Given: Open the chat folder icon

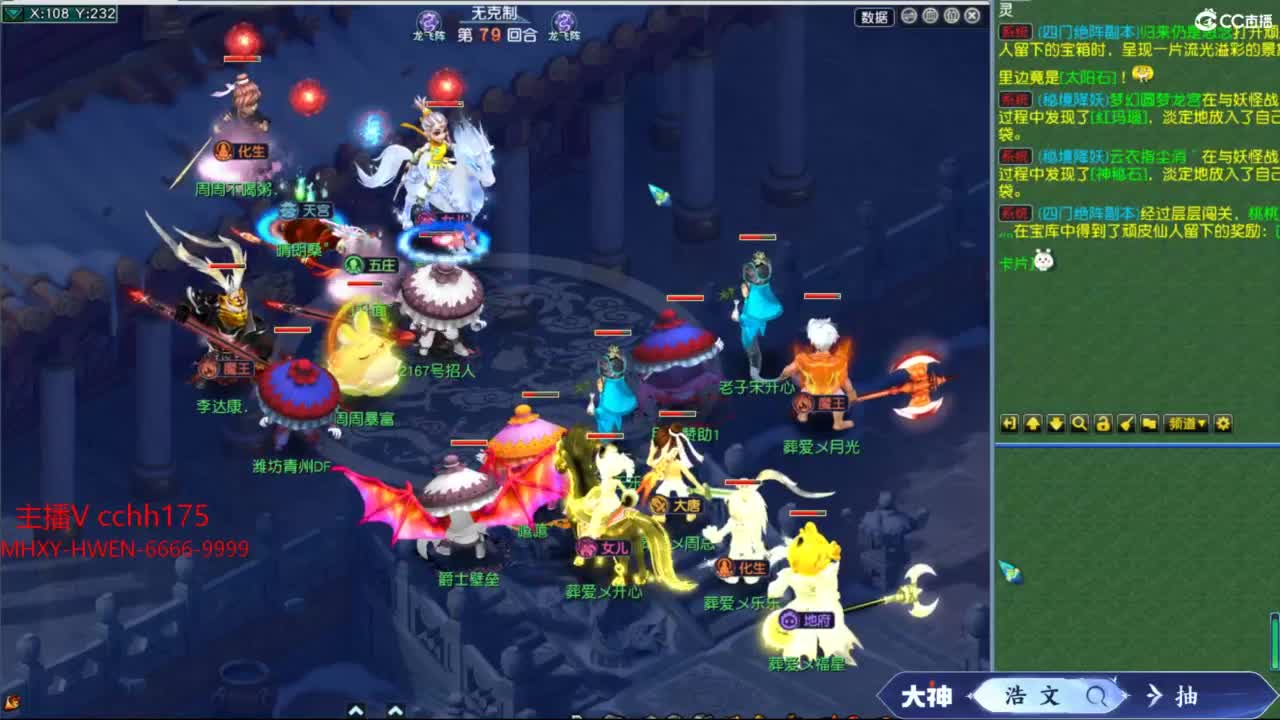Looking at the screenshot, I should [1151, 424].
